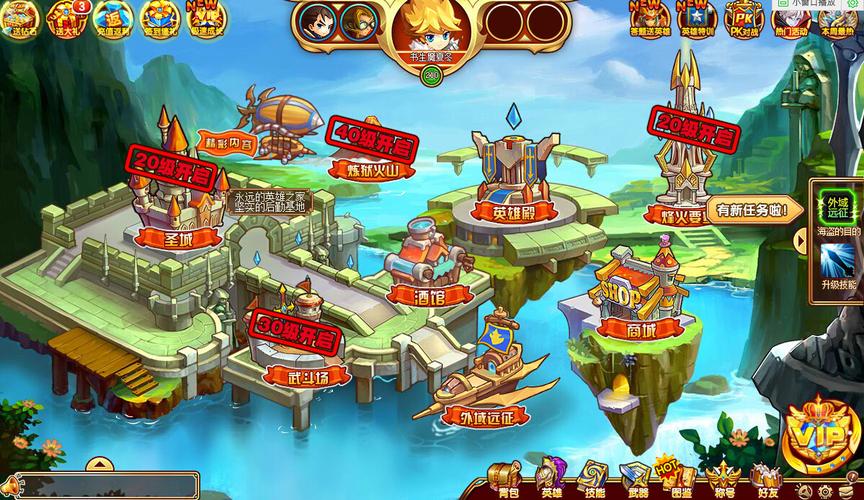Open the 技能 skills menu
The image size is (864, 500).
click(x=595, y=479)
